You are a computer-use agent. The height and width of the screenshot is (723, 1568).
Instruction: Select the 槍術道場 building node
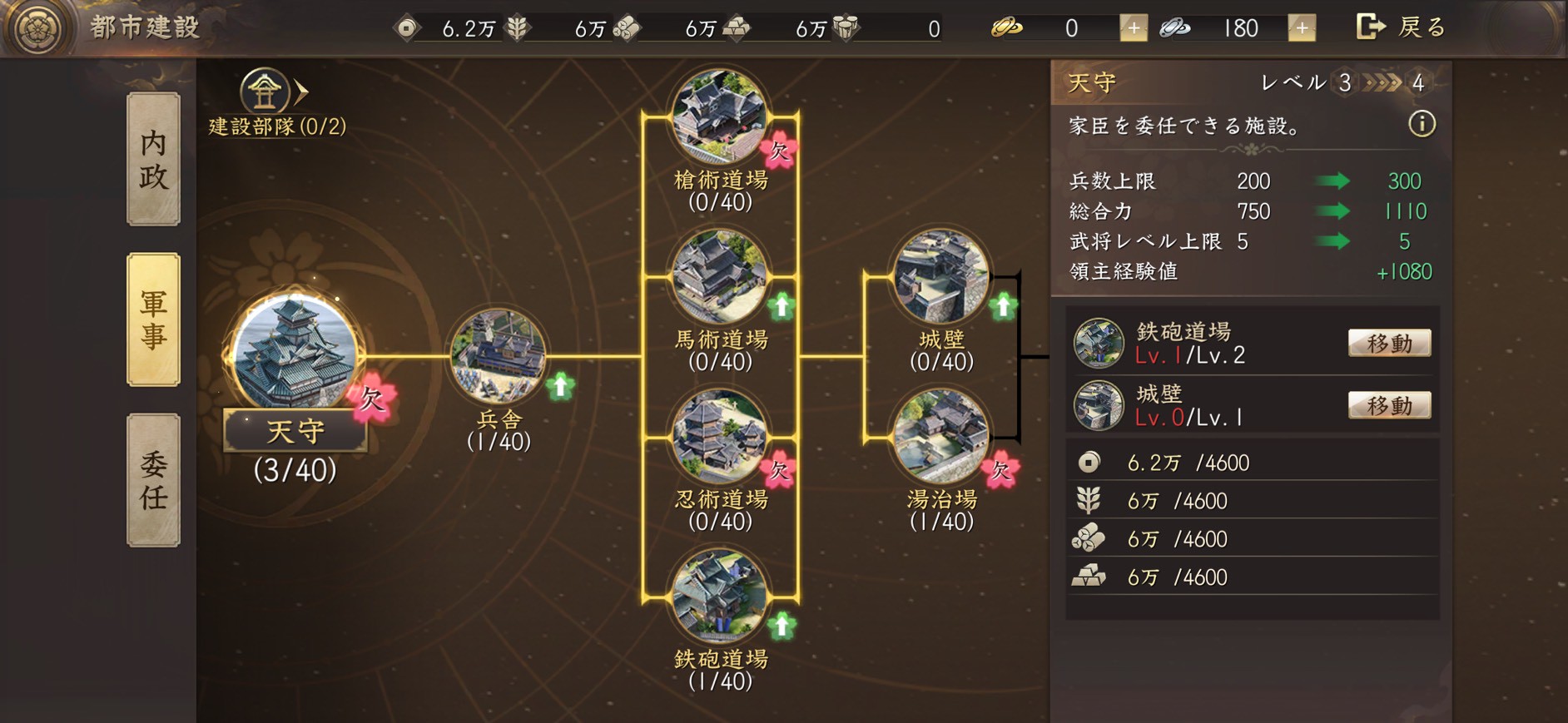click(719, 116)
